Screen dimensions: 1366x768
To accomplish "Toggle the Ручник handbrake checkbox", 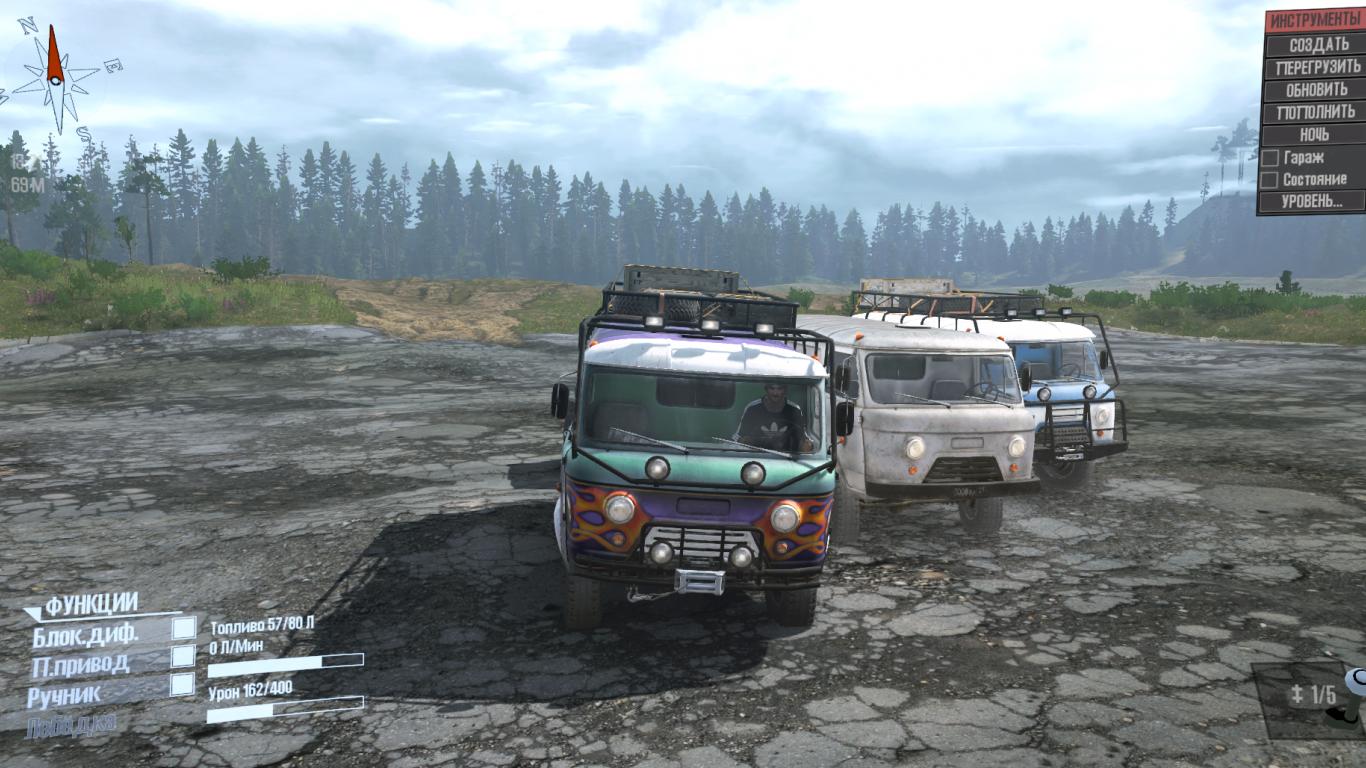I will coord(183,685).
